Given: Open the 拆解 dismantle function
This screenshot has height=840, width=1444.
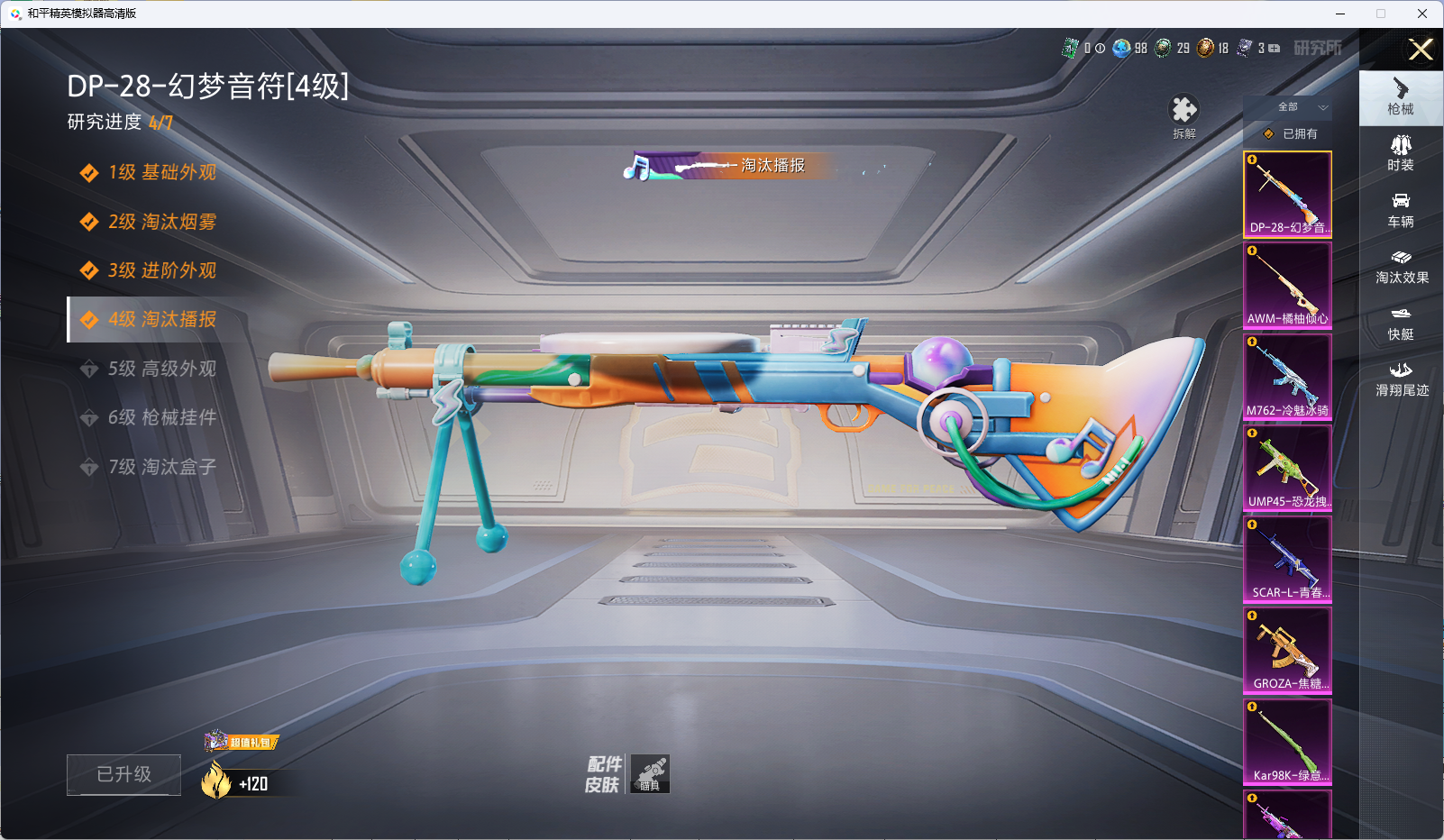Looking at the screenshot, I should pos(1184,116).
